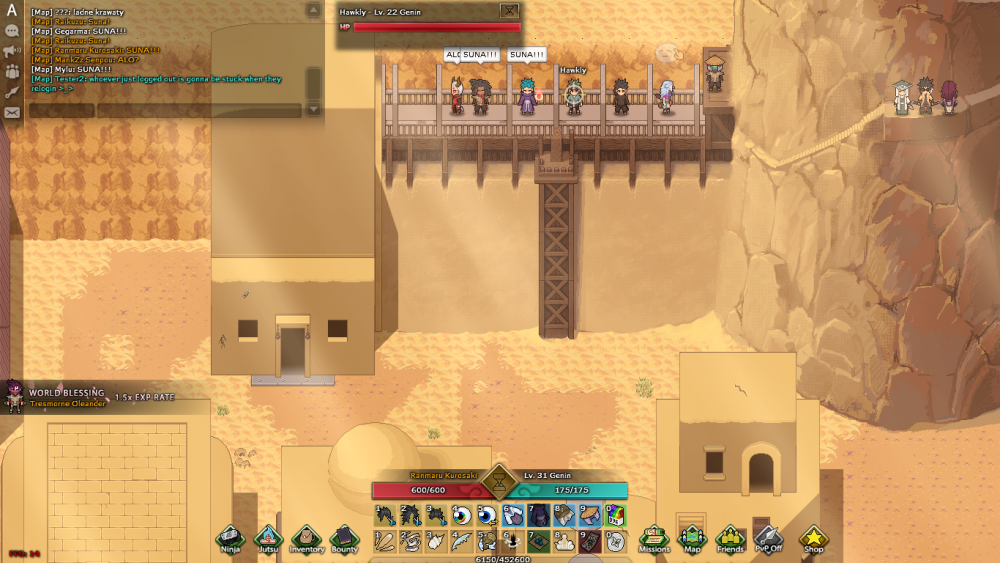This screenshot has width=1000, height=563.
Task: Open the Friends list
Action: click(730, 539)
